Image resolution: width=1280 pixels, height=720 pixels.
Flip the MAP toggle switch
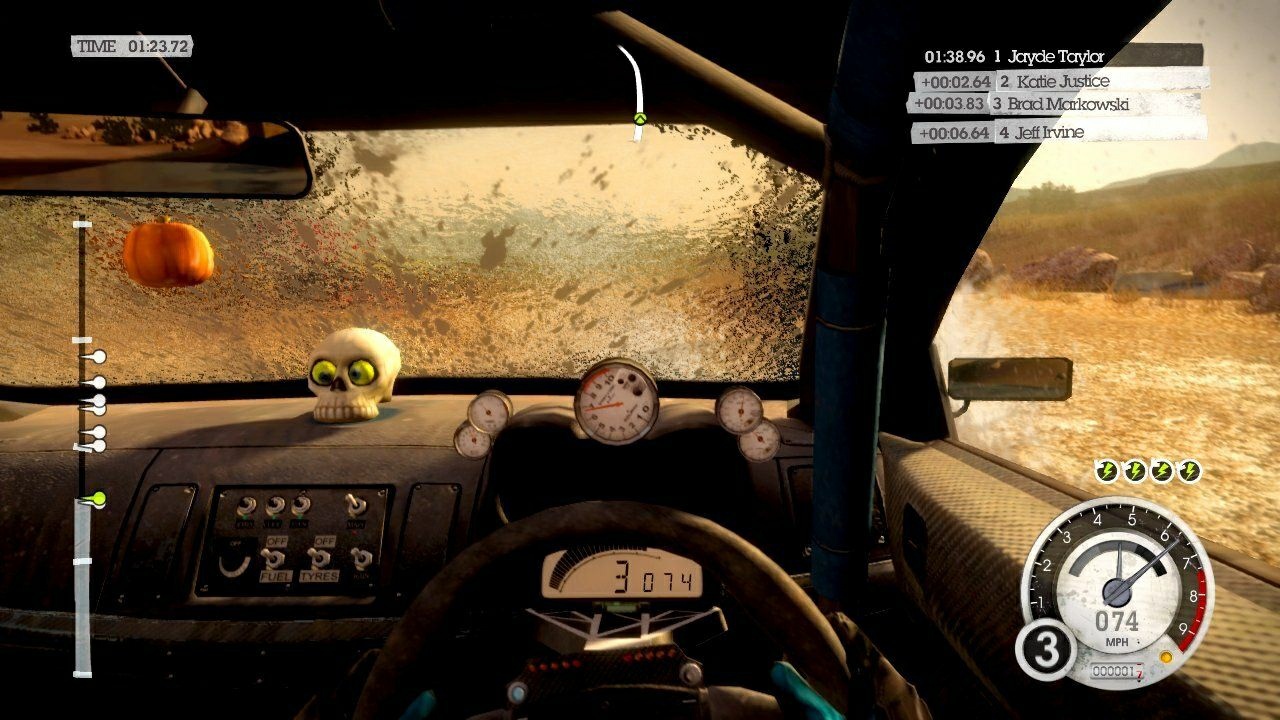pyautogui.click(x=356, y=505)
